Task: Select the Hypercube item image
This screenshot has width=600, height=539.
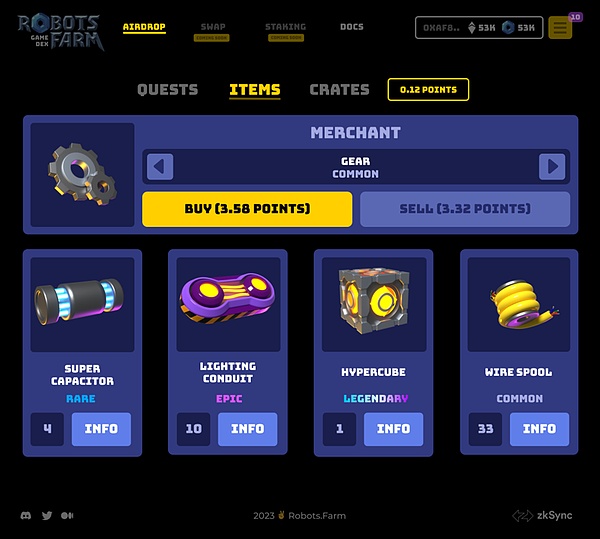Action: [374, 304]
